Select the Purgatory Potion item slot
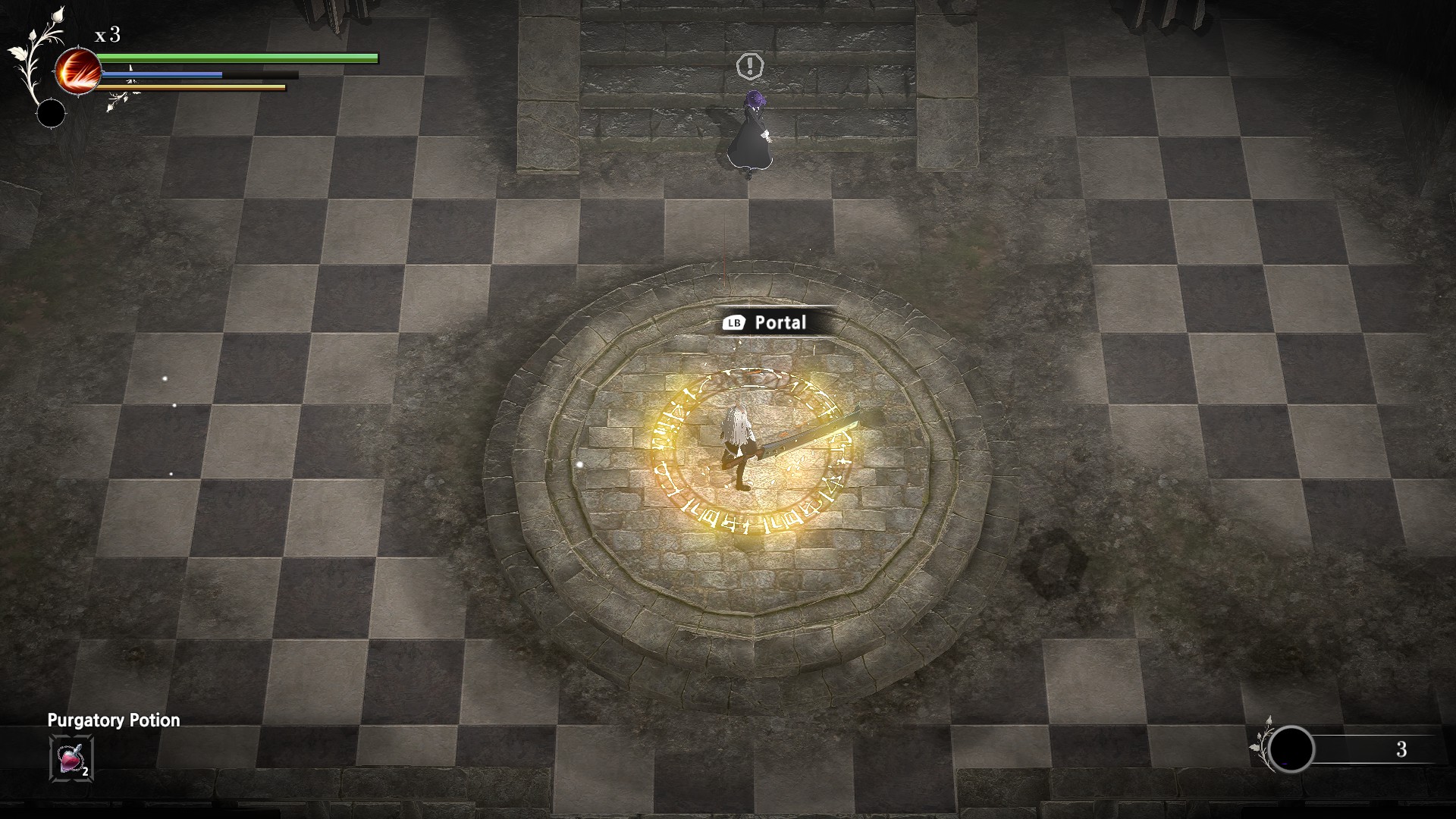 [71, 758]
